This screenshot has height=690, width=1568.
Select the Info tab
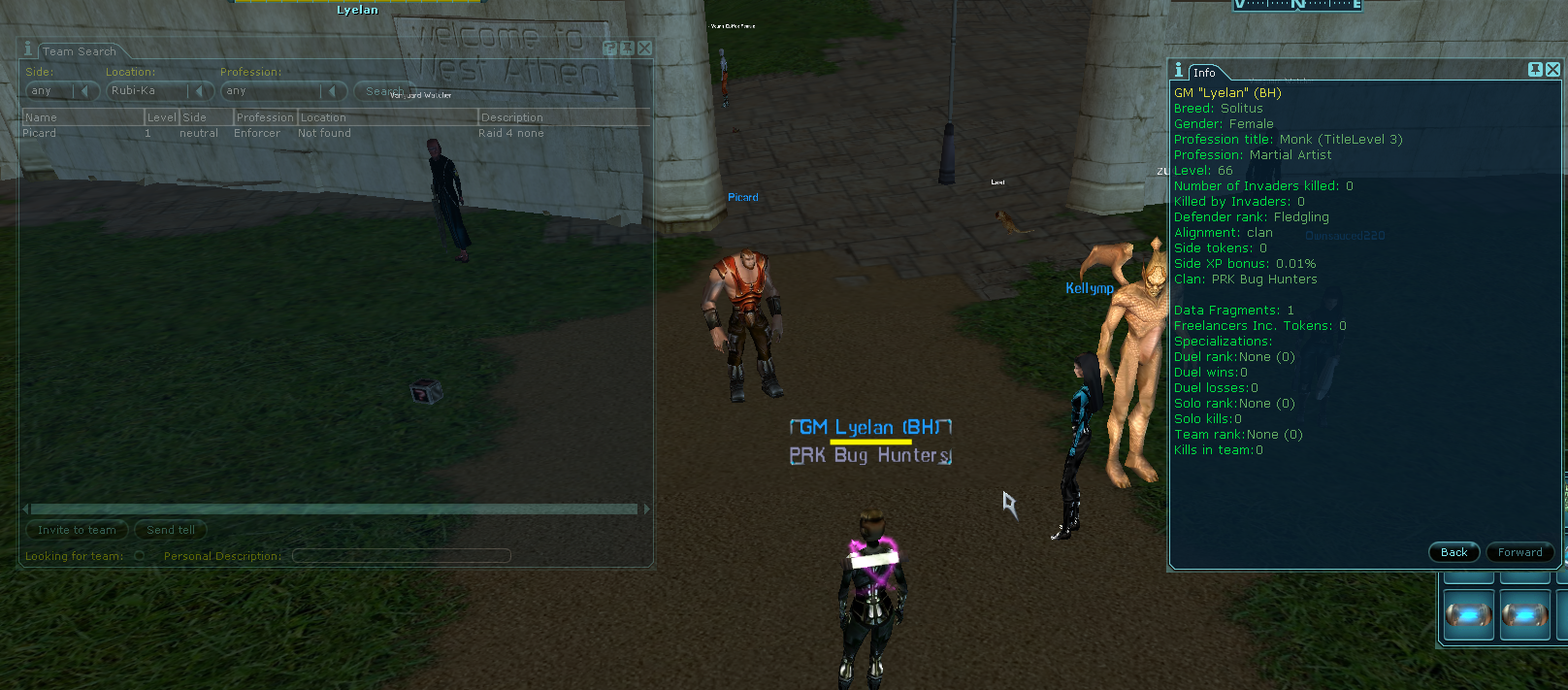click(1204, 73)
